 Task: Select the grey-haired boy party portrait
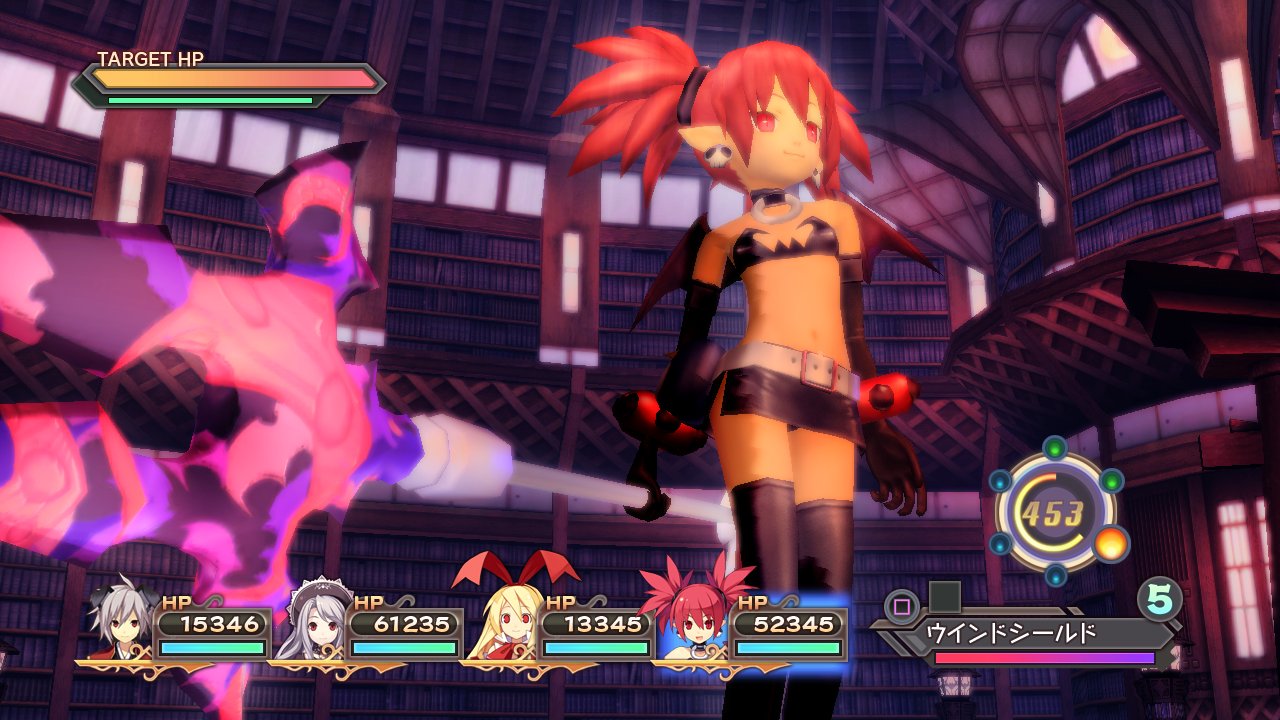click(124, 621)
